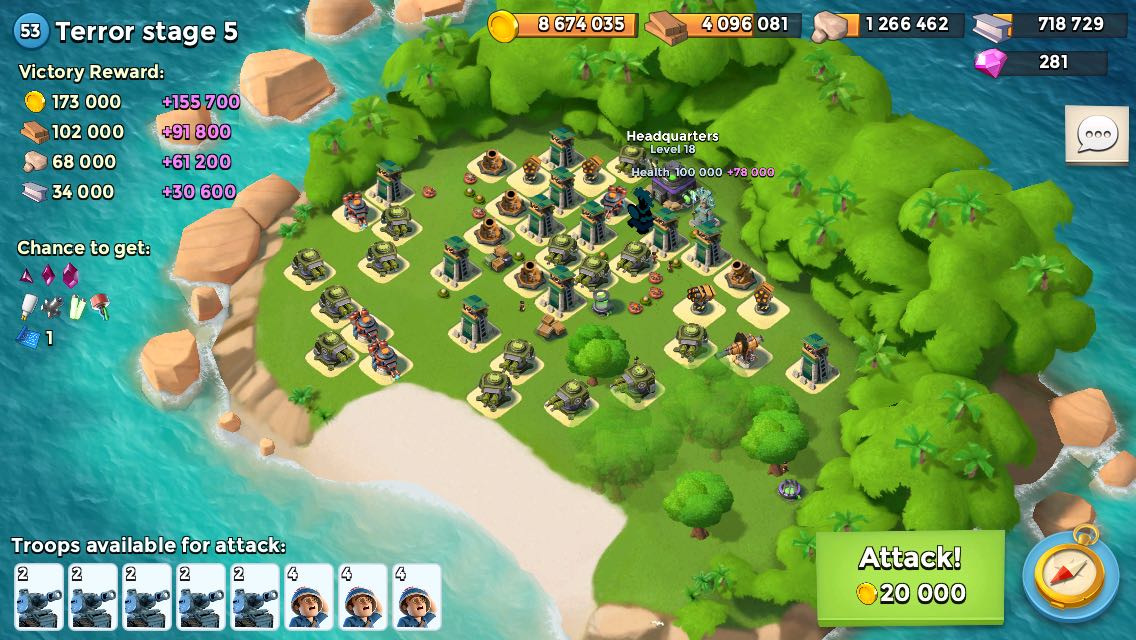Image resolution: width=1136 pixels, height=640 pixels.
Task: Start the attack for 20 000 gold
Action: point(910,575)
